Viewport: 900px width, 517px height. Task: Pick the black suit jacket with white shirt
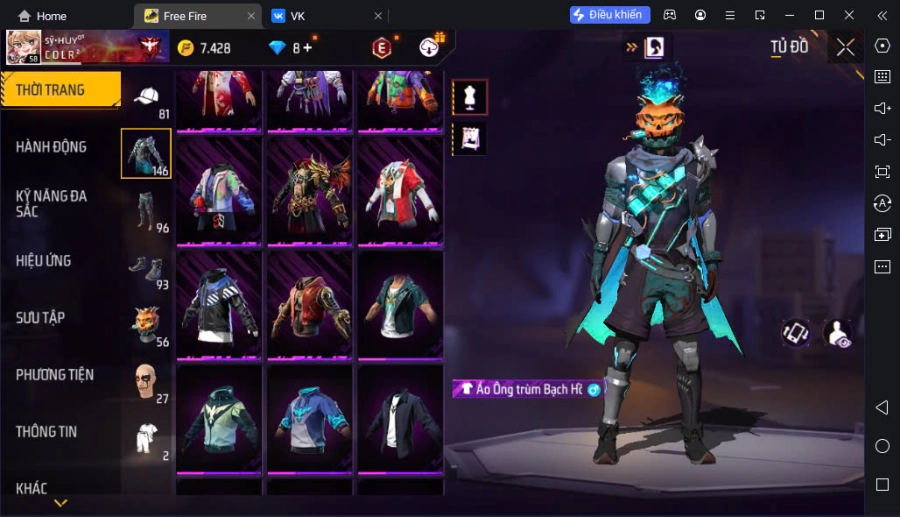(x=400, y=419)
